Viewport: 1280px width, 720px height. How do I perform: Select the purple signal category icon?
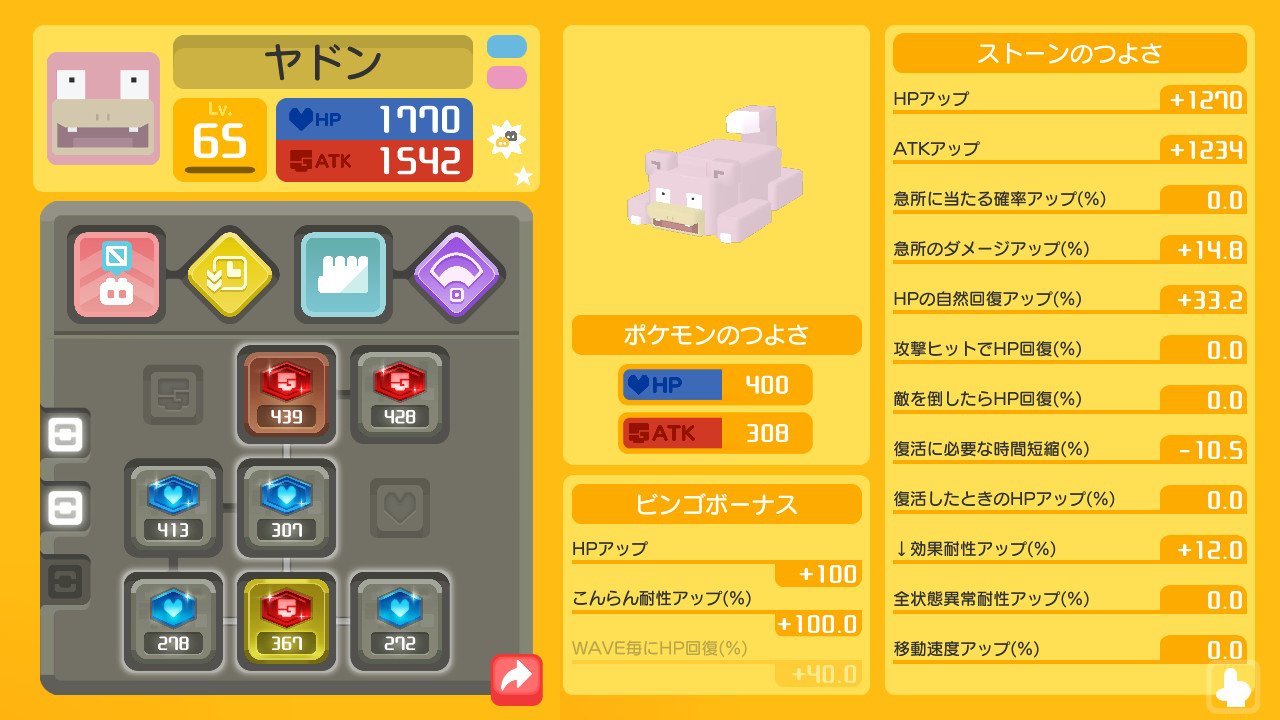click(456, 272)
